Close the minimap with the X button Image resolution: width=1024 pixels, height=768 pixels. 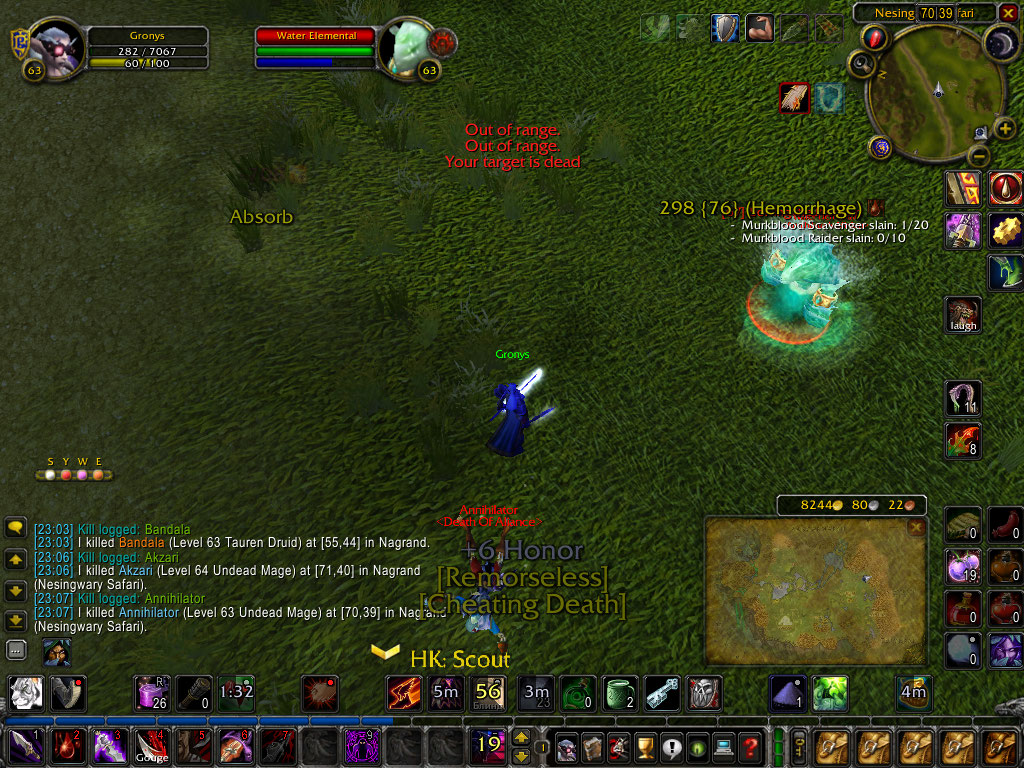1008,12
